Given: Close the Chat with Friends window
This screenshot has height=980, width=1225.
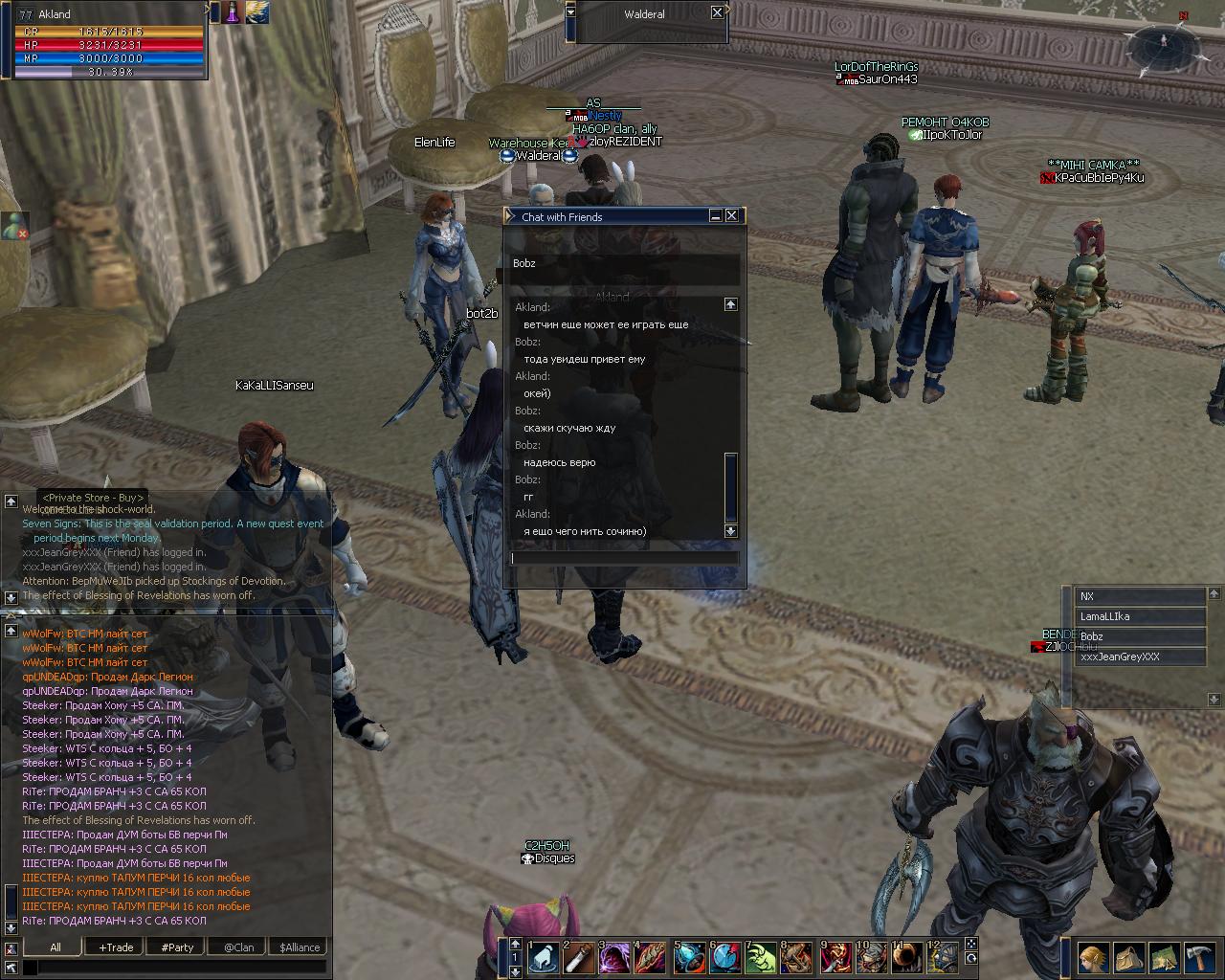Looking at the screenshot, I should (732, 216).
